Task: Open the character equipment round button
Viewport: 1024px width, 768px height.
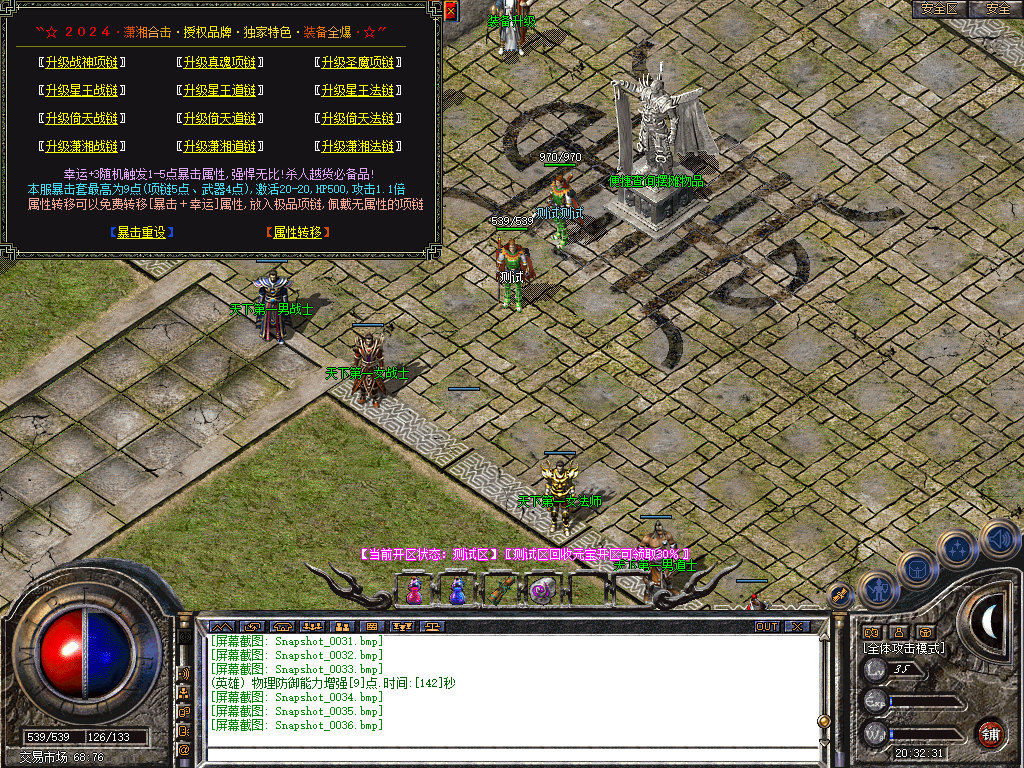Action: tap(877, 590)
